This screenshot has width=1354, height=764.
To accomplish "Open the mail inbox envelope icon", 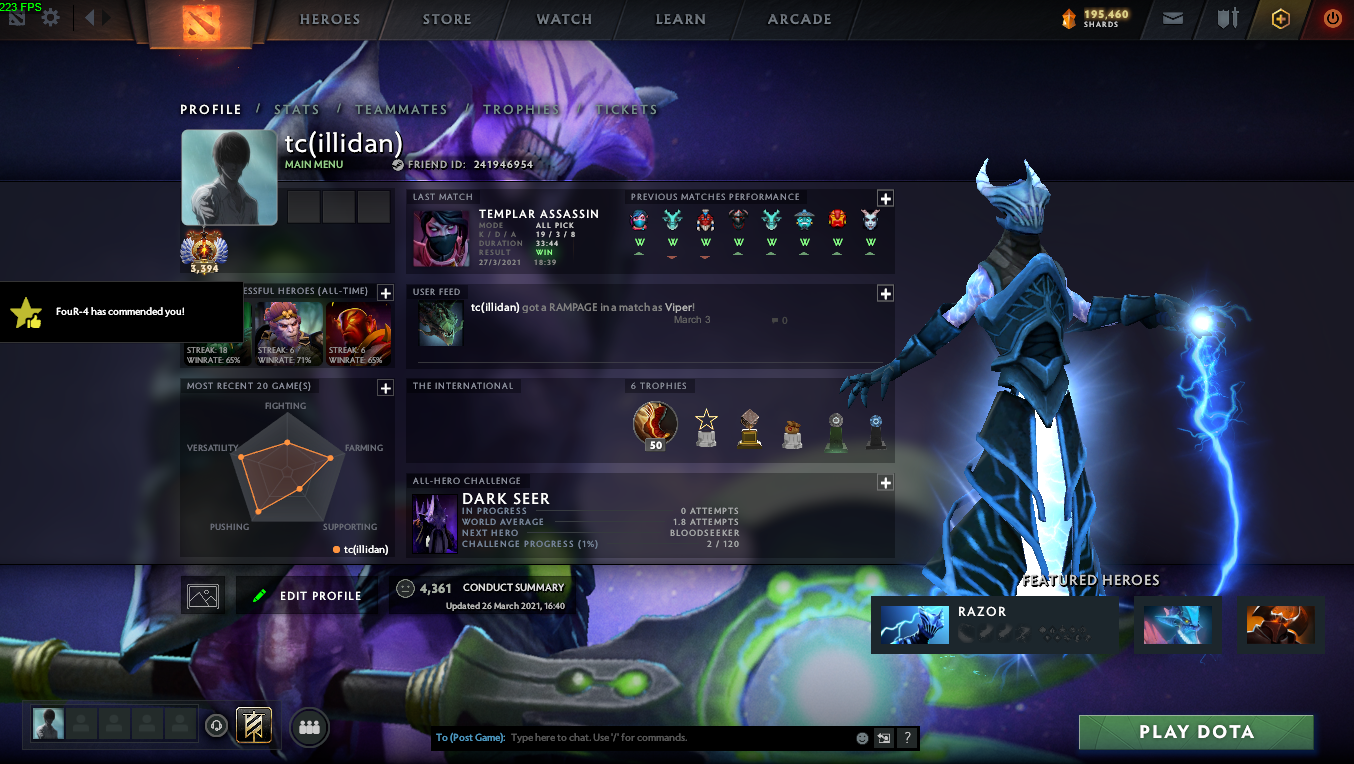I will click(x=1173, y=18).
